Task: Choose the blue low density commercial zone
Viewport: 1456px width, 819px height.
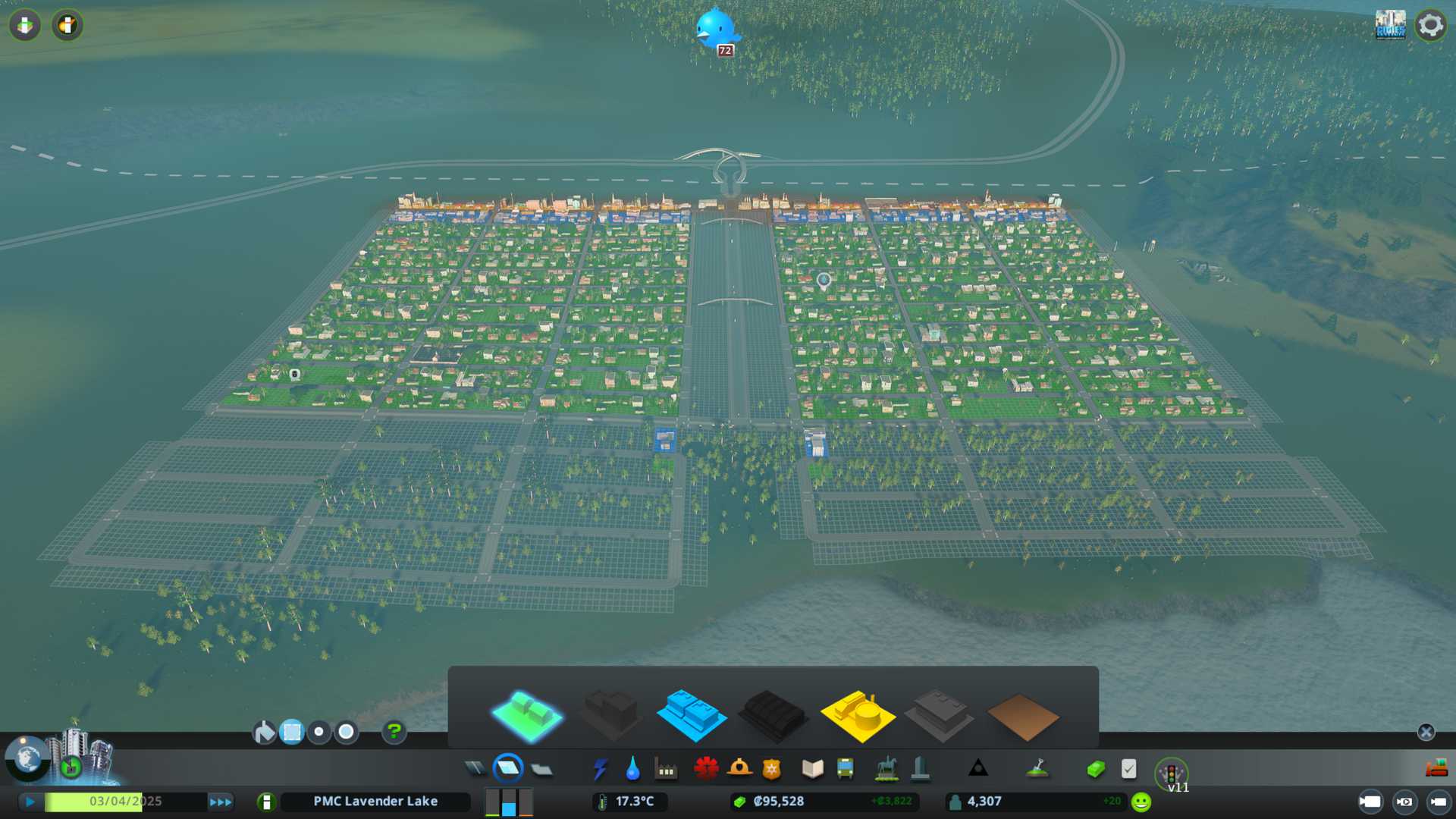Action: 691,715
